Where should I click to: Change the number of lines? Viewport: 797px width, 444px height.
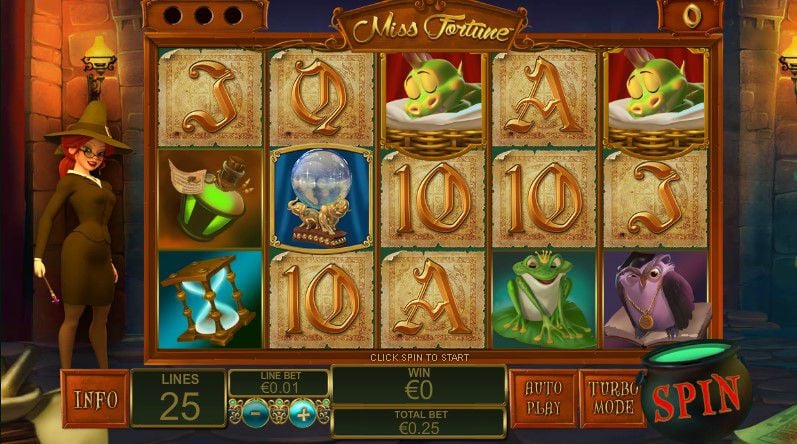coord(178,399)
